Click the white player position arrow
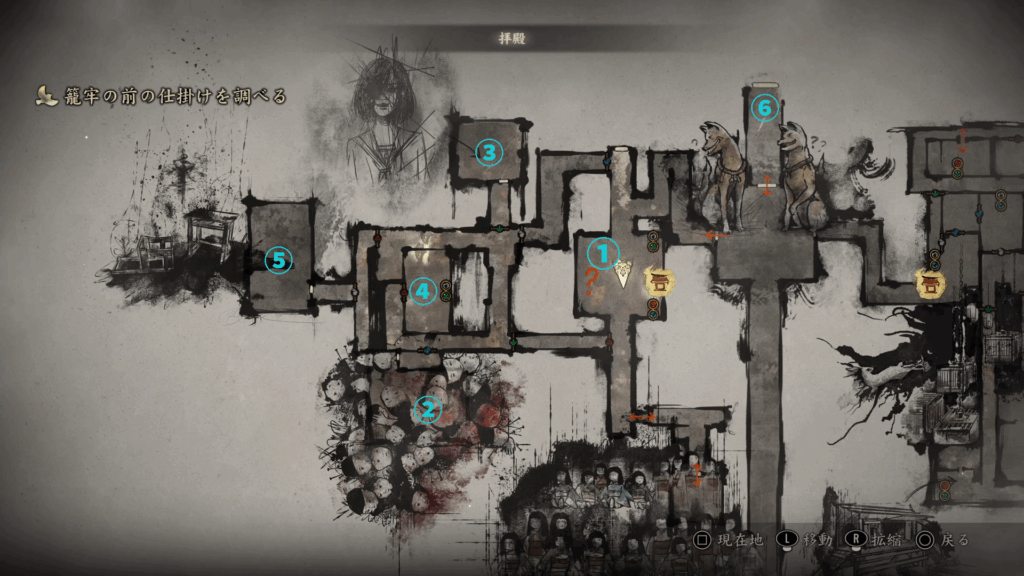The height and width of the screenshot is (576, 1024). click(624, 274)
